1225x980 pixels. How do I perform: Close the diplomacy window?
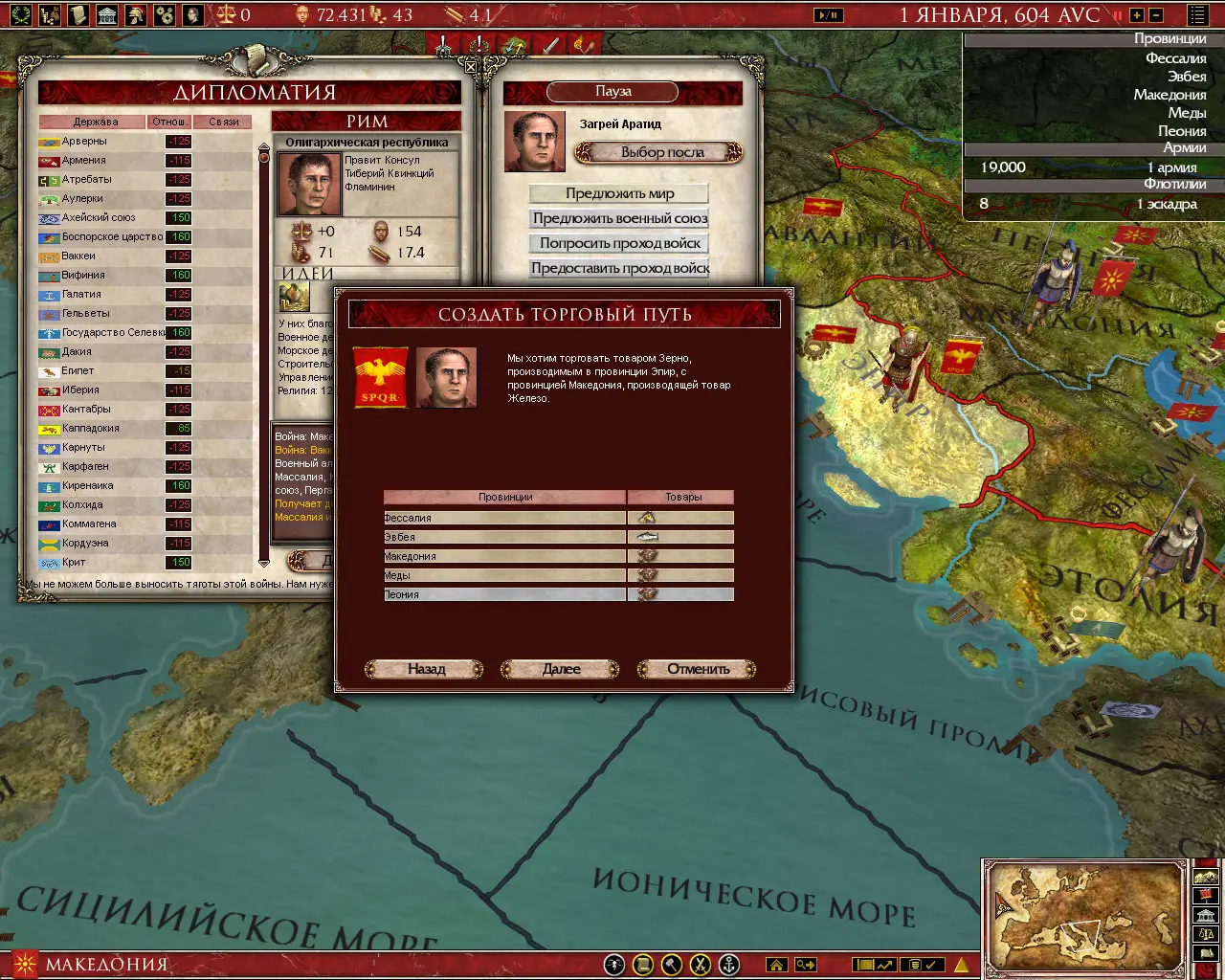(x=471, y=67)
